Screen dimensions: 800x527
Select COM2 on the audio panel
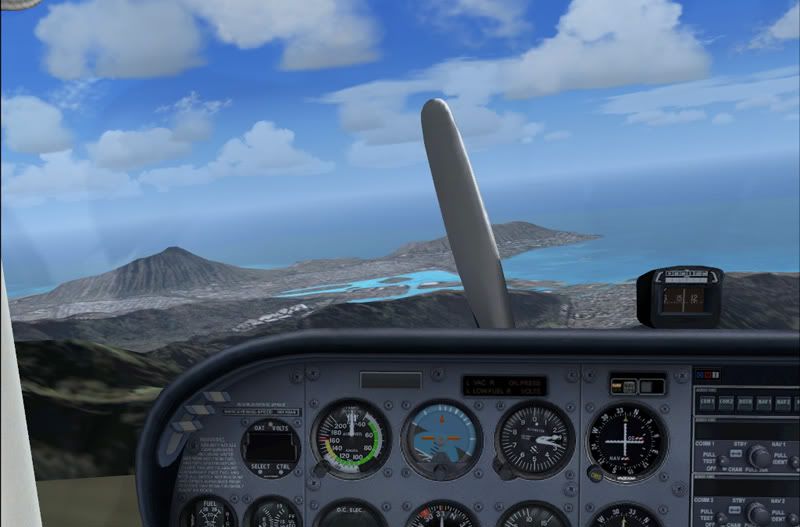point(726,402)
